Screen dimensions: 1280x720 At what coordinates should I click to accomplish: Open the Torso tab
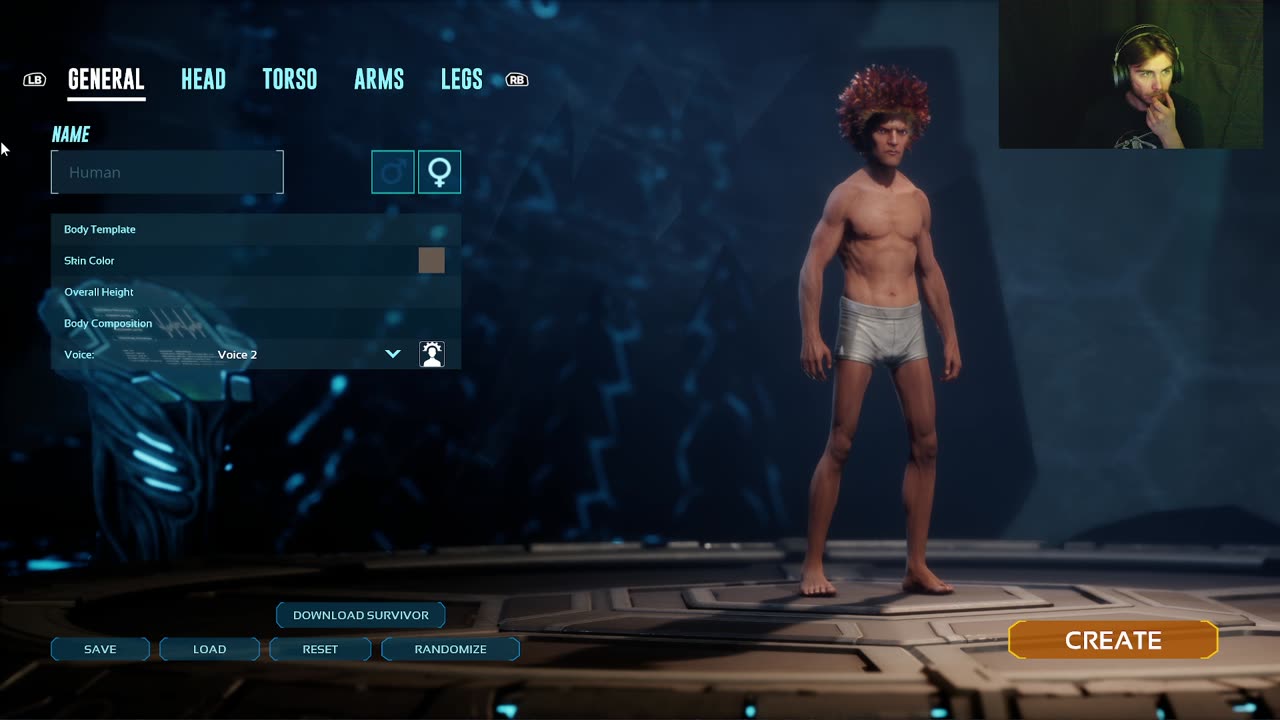289,80
